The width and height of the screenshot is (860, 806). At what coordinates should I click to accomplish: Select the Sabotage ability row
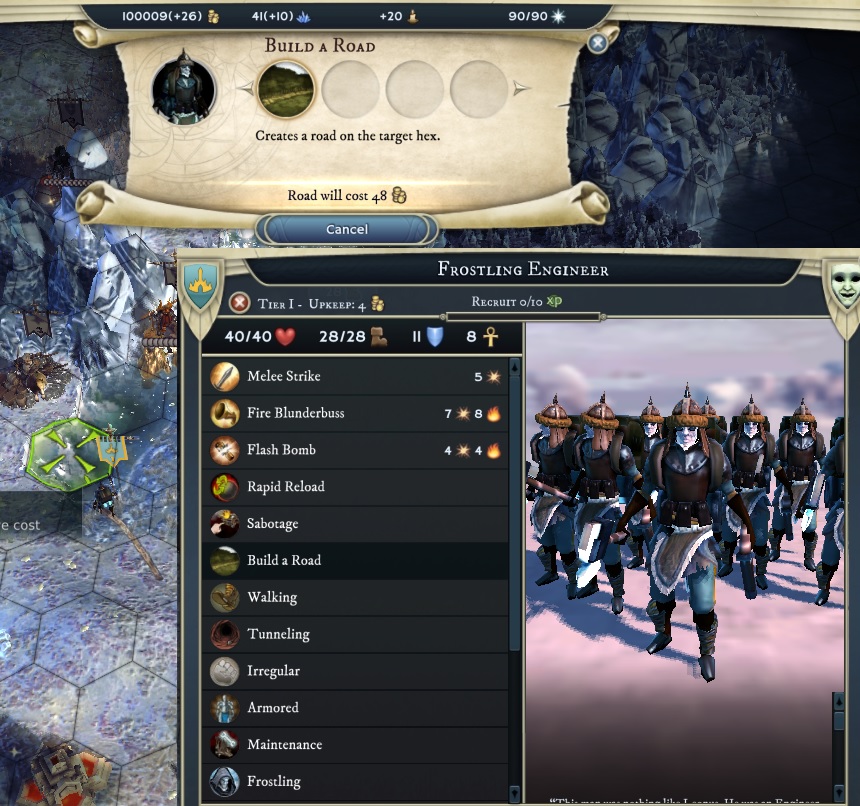(355, 524)
